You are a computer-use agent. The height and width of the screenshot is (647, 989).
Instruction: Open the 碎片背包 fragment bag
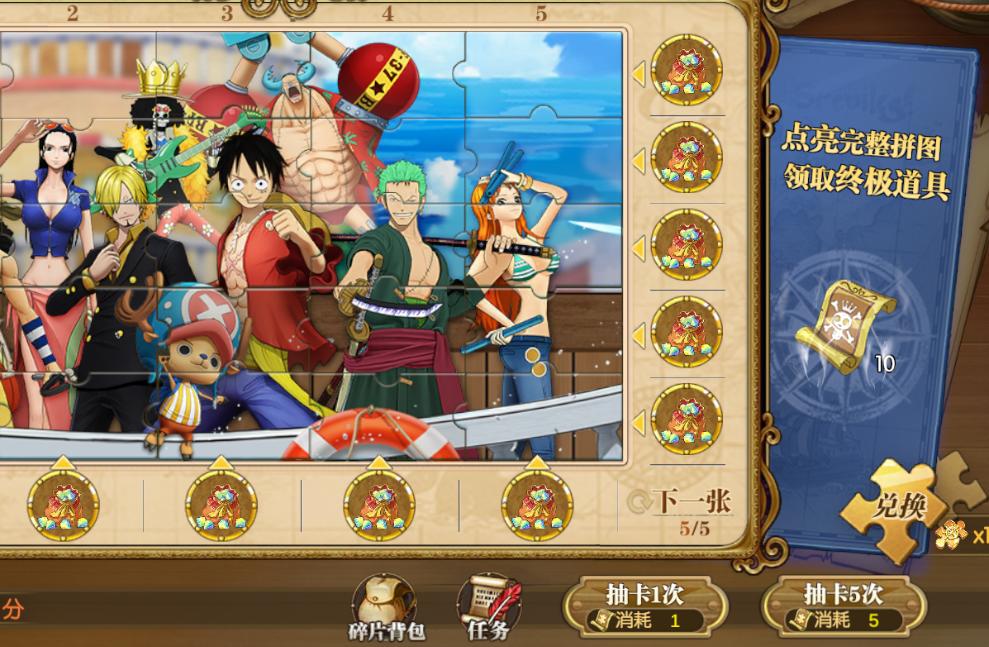coord(386,606)
